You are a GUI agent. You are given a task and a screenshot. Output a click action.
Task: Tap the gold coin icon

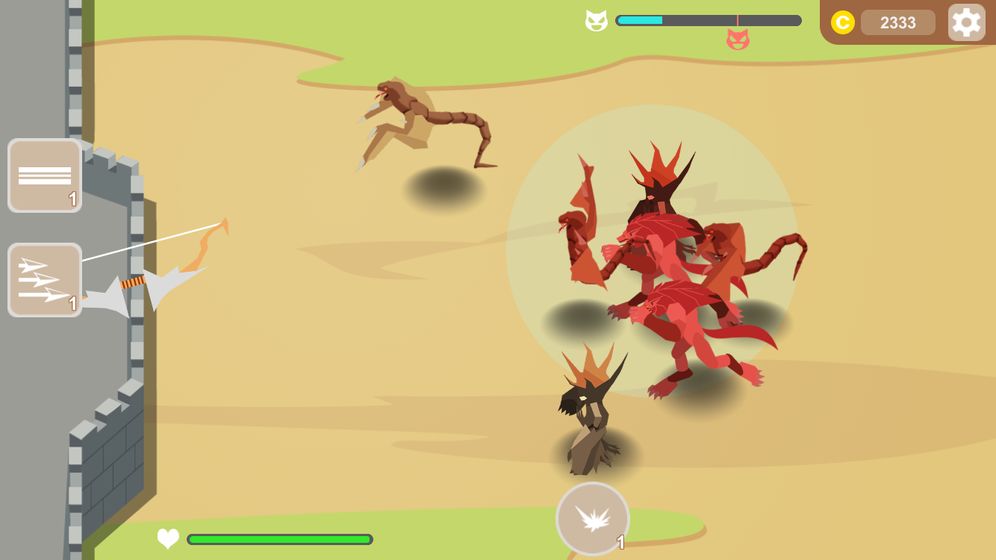[x=843, y=22]
